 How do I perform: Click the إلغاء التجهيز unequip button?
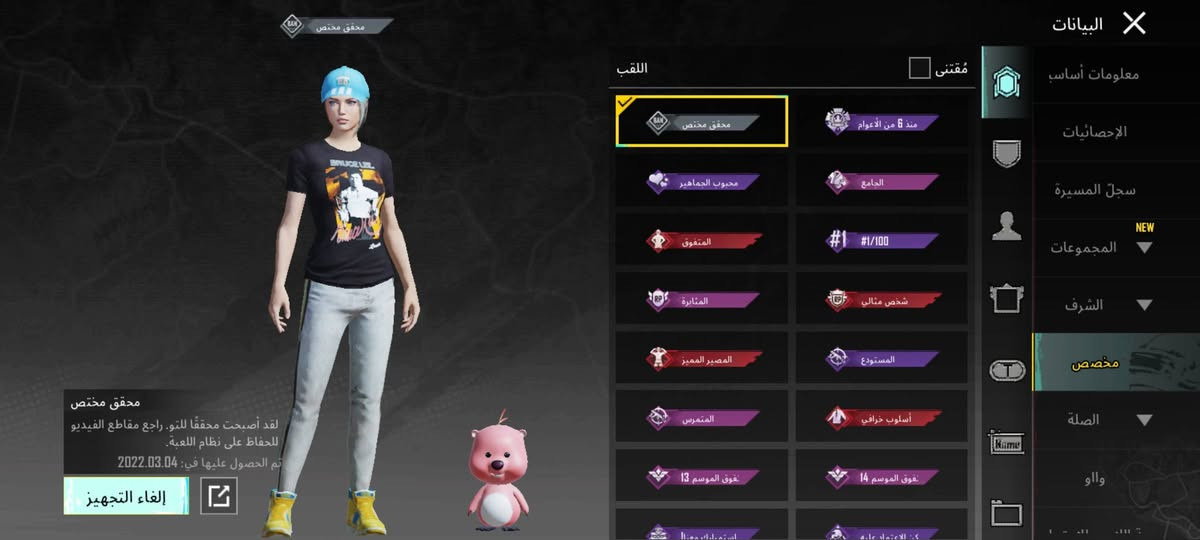(126, 496)
